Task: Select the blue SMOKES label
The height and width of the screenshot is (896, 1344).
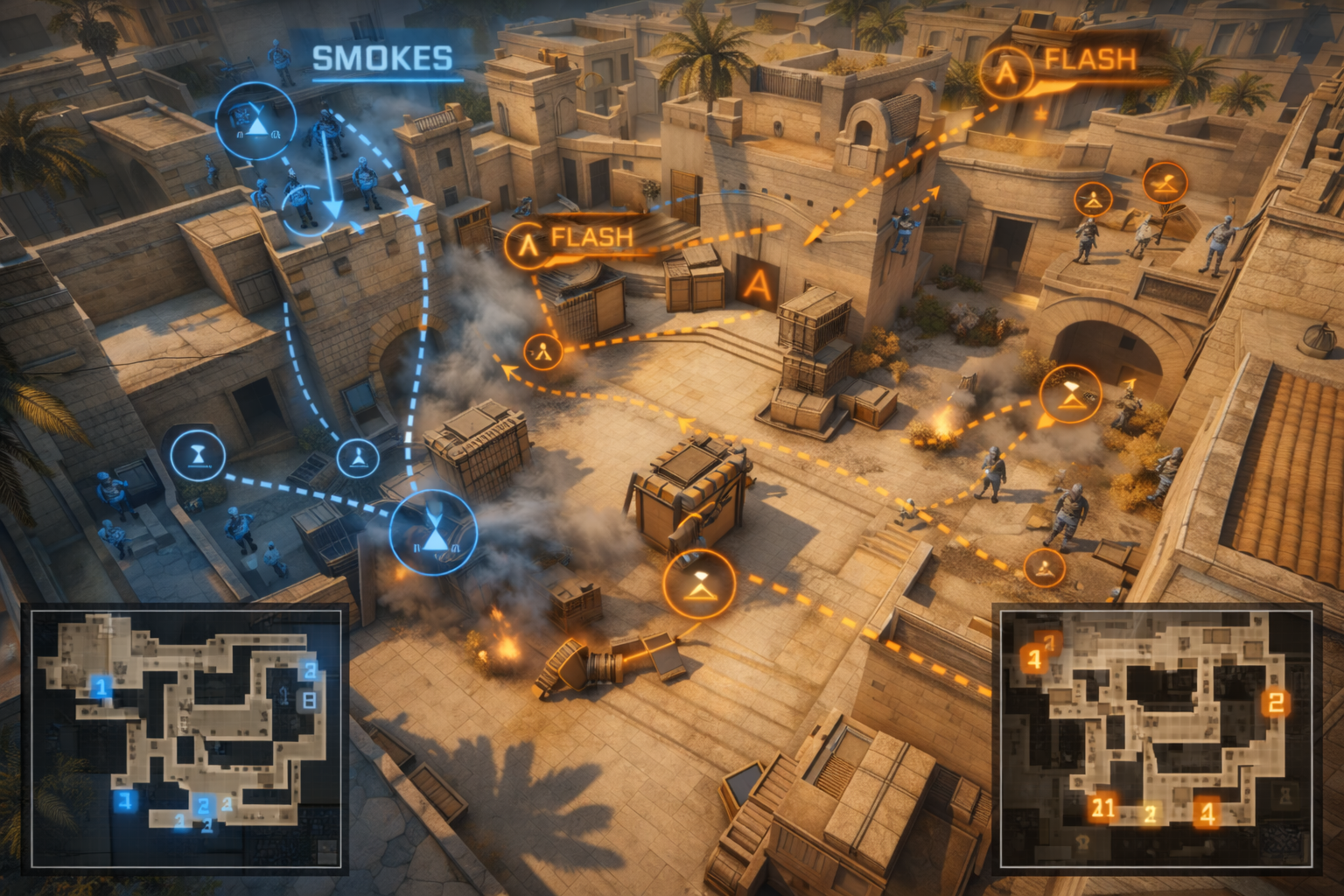Action: coord(382,59)
